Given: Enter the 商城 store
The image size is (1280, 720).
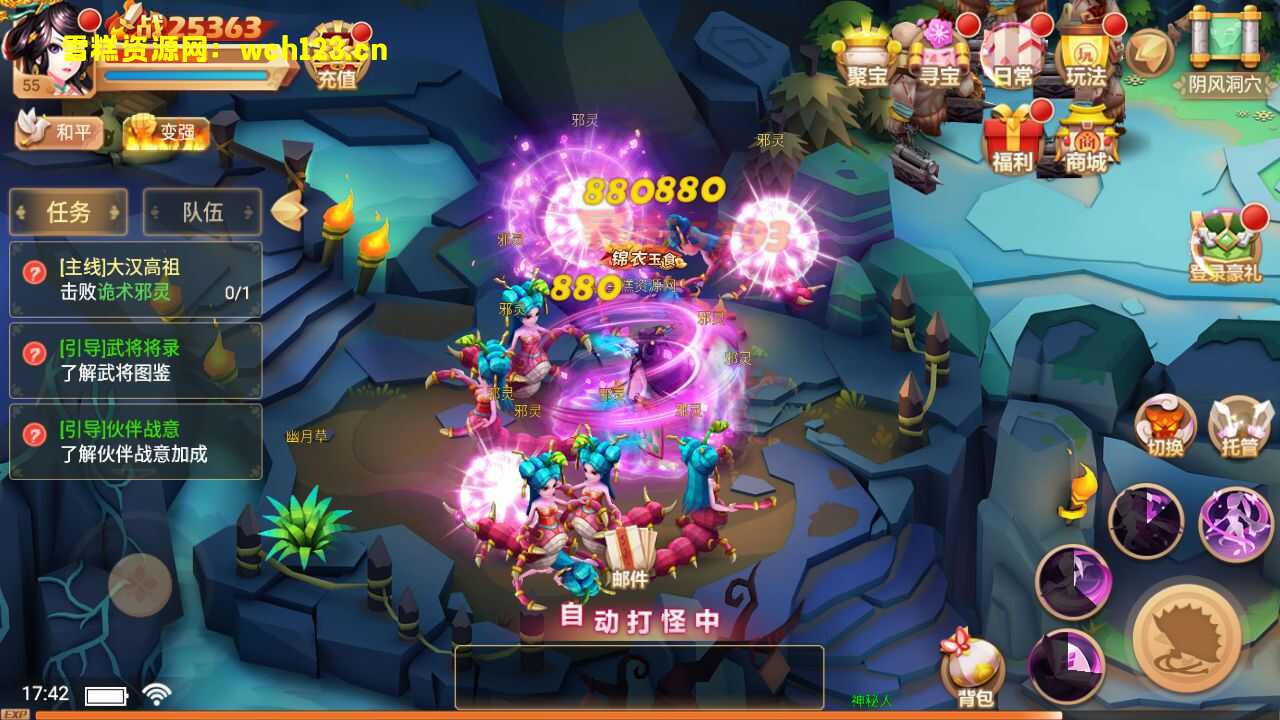Looking at the screenshot, I should coord(1087,142).
